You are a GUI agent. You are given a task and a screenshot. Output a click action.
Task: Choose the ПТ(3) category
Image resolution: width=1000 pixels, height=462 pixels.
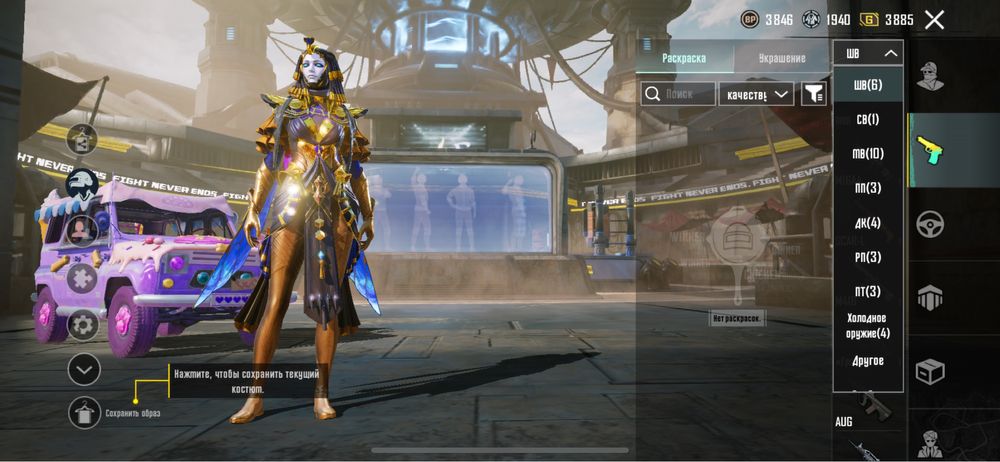click(x=867, y=292)
